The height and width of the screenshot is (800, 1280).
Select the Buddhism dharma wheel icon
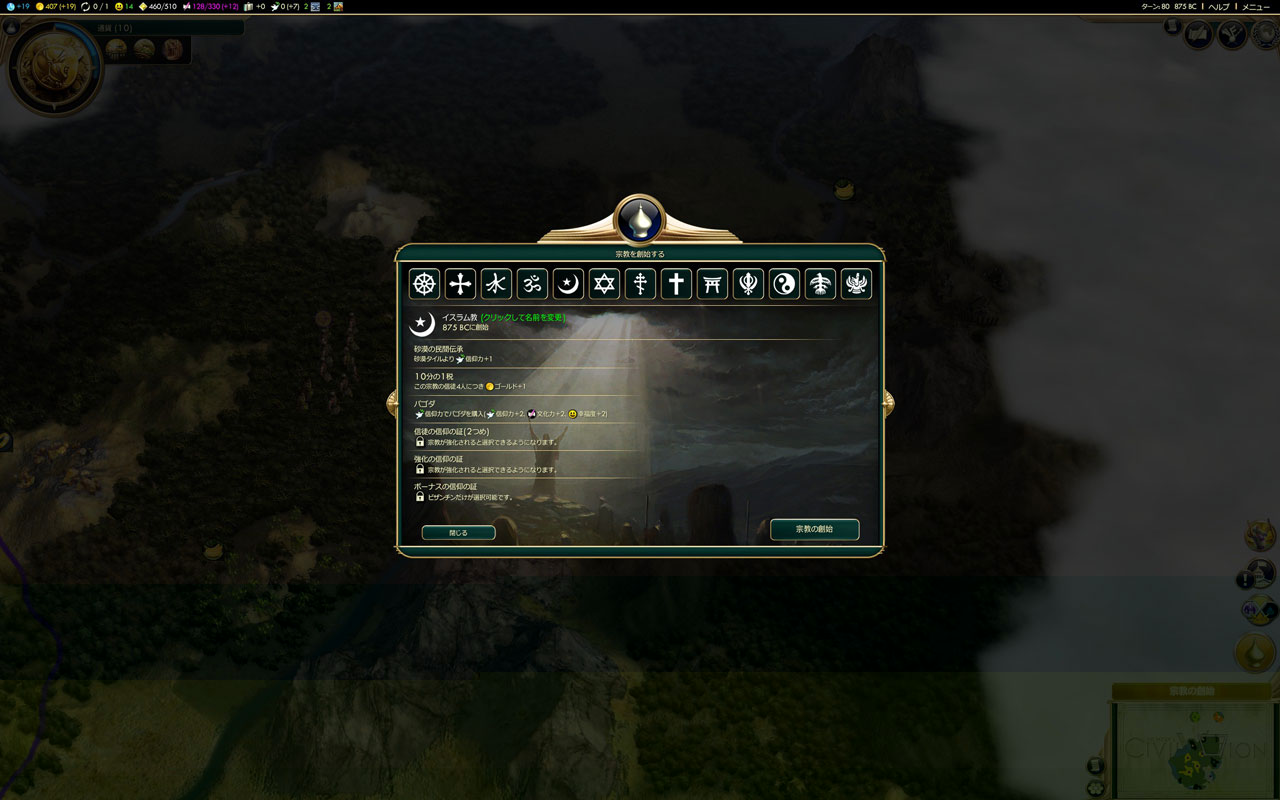[x=425, y=284]
